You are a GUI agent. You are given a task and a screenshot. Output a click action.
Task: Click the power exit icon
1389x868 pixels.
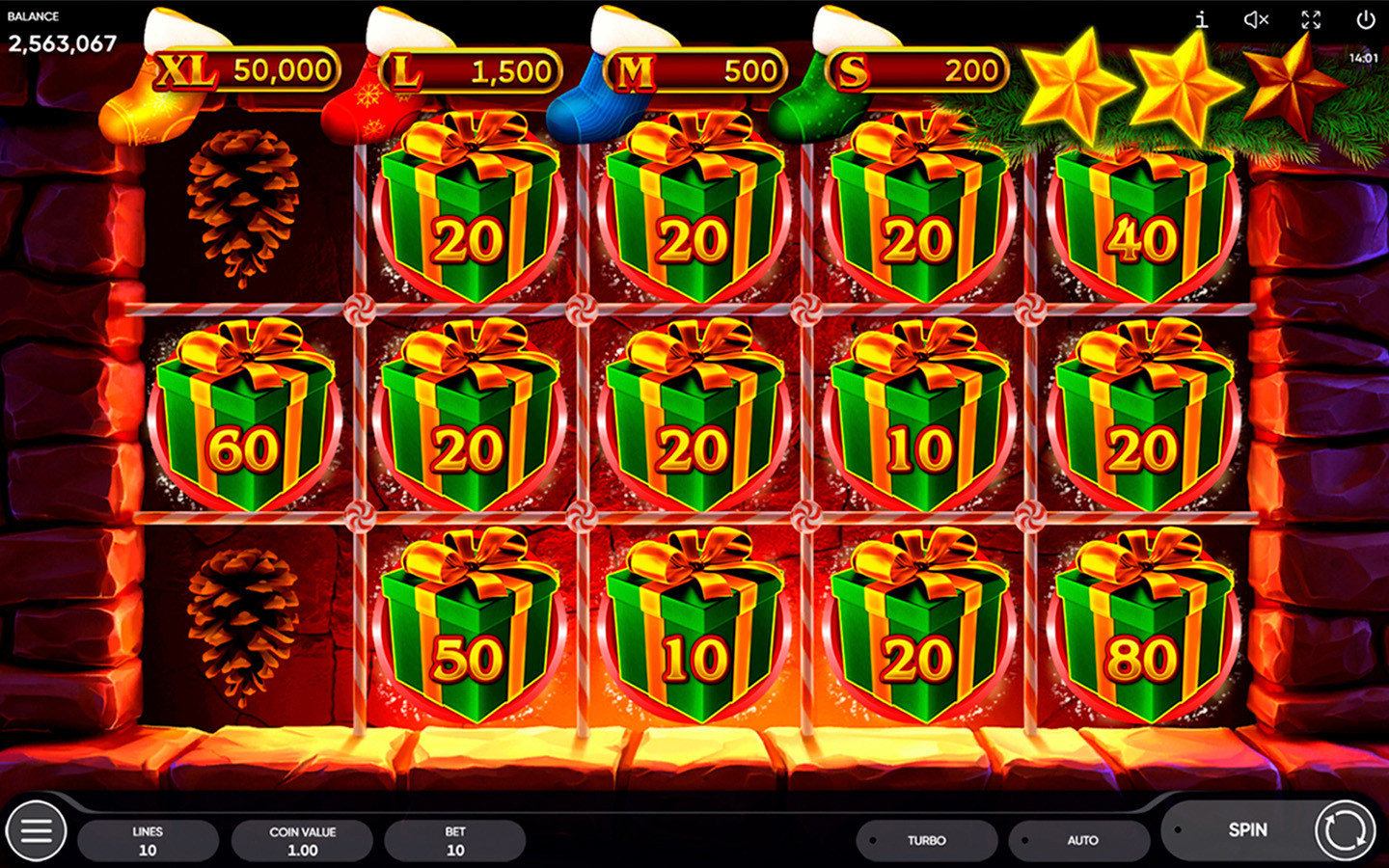click(1366, 19)
